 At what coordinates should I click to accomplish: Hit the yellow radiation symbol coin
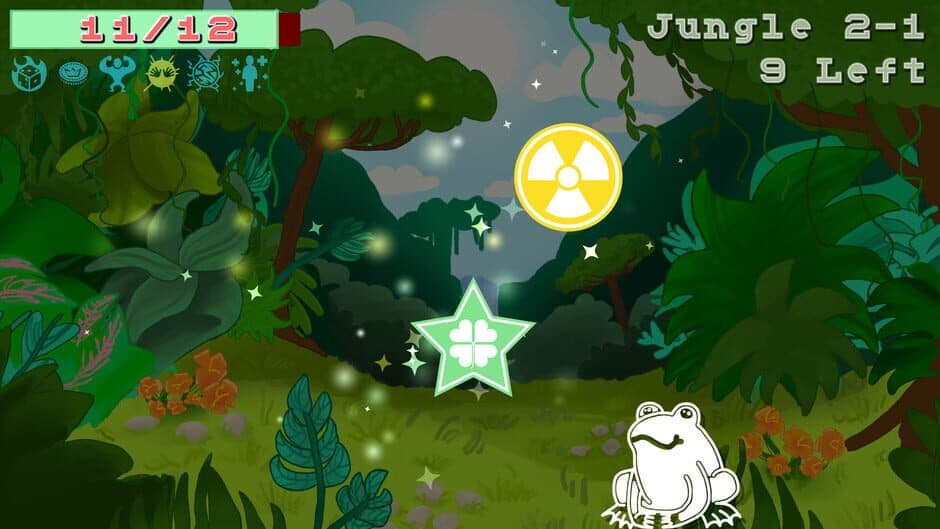568,177
